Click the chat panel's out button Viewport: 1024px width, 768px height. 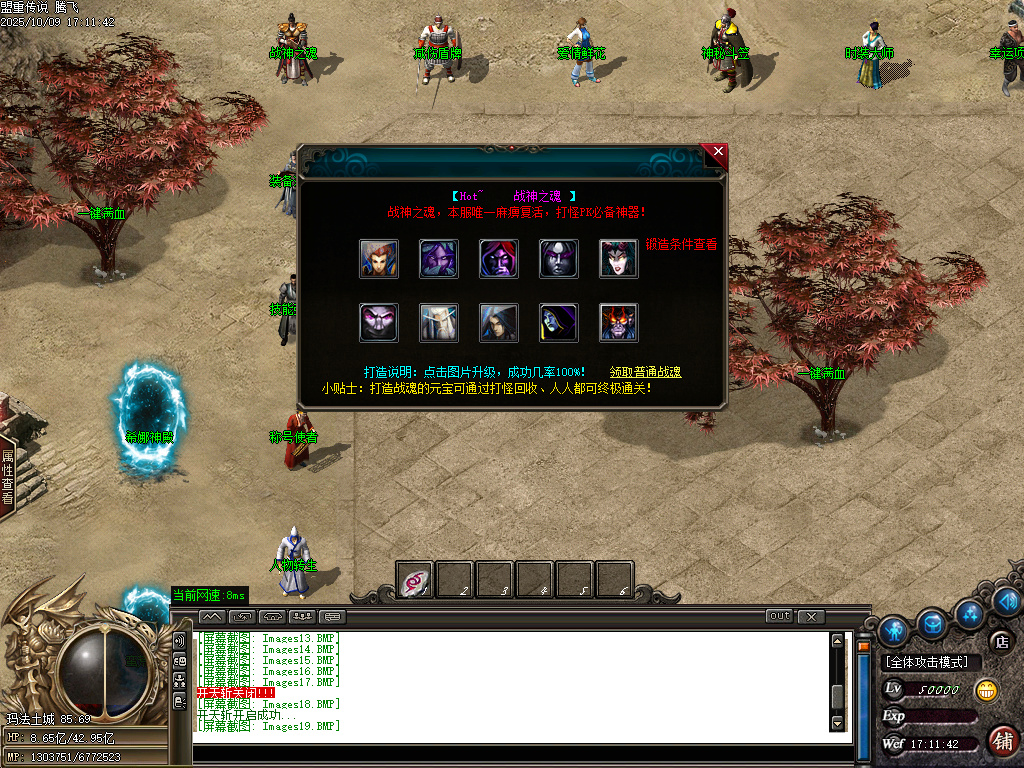click(x=779, y=616)
